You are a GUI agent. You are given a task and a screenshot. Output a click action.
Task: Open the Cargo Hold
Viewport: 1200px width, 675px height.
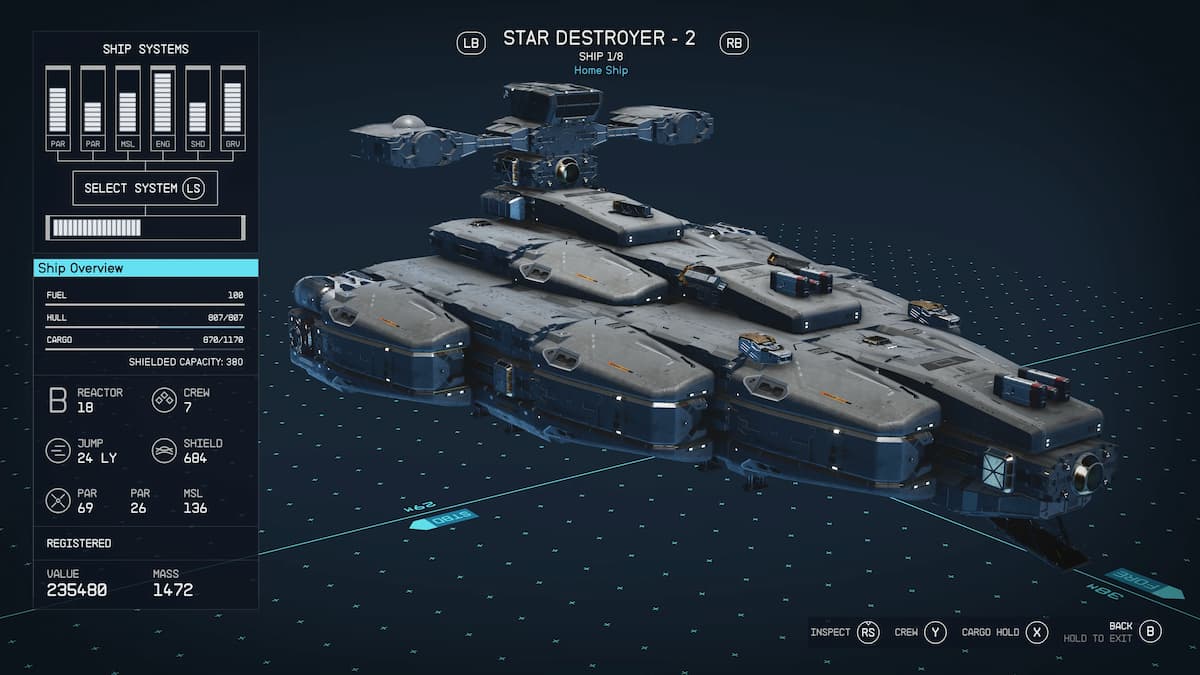tap(1004, 632)
